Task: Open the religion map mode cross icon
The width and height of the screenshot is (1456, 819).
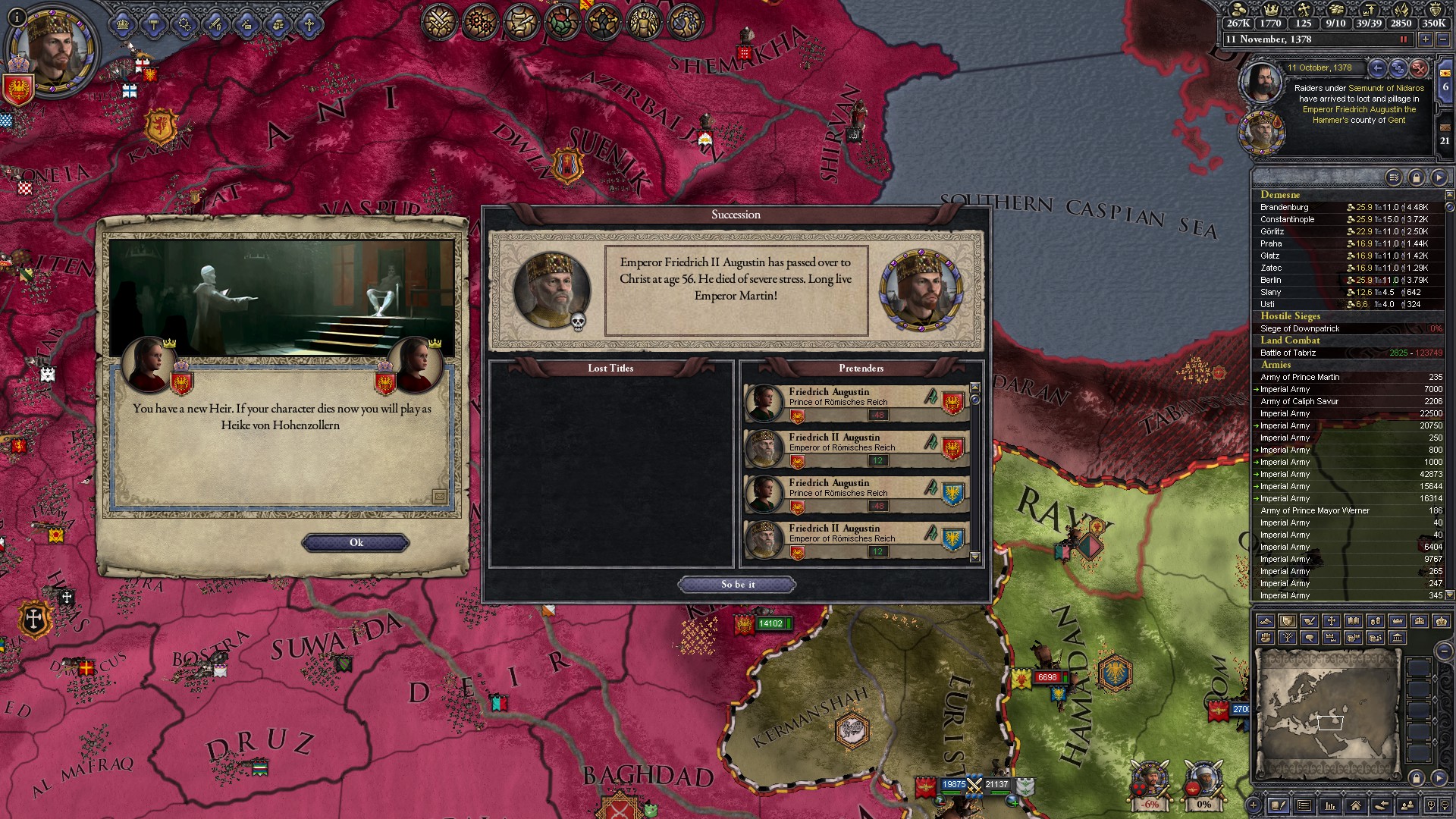Action: pyautogui.click(x=1332, y=620)
